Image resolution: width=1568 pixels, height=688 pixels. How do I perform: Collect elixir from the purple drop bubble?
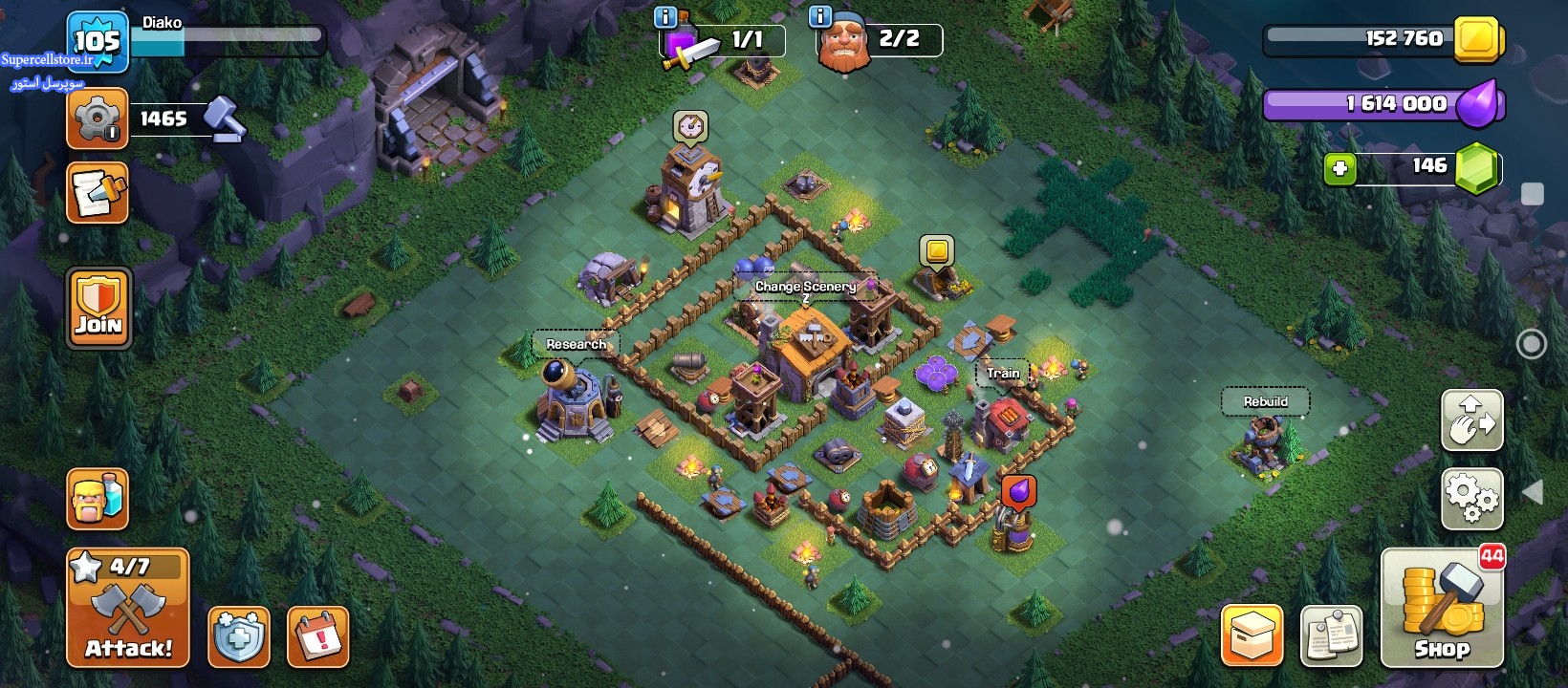[1019, 491]
